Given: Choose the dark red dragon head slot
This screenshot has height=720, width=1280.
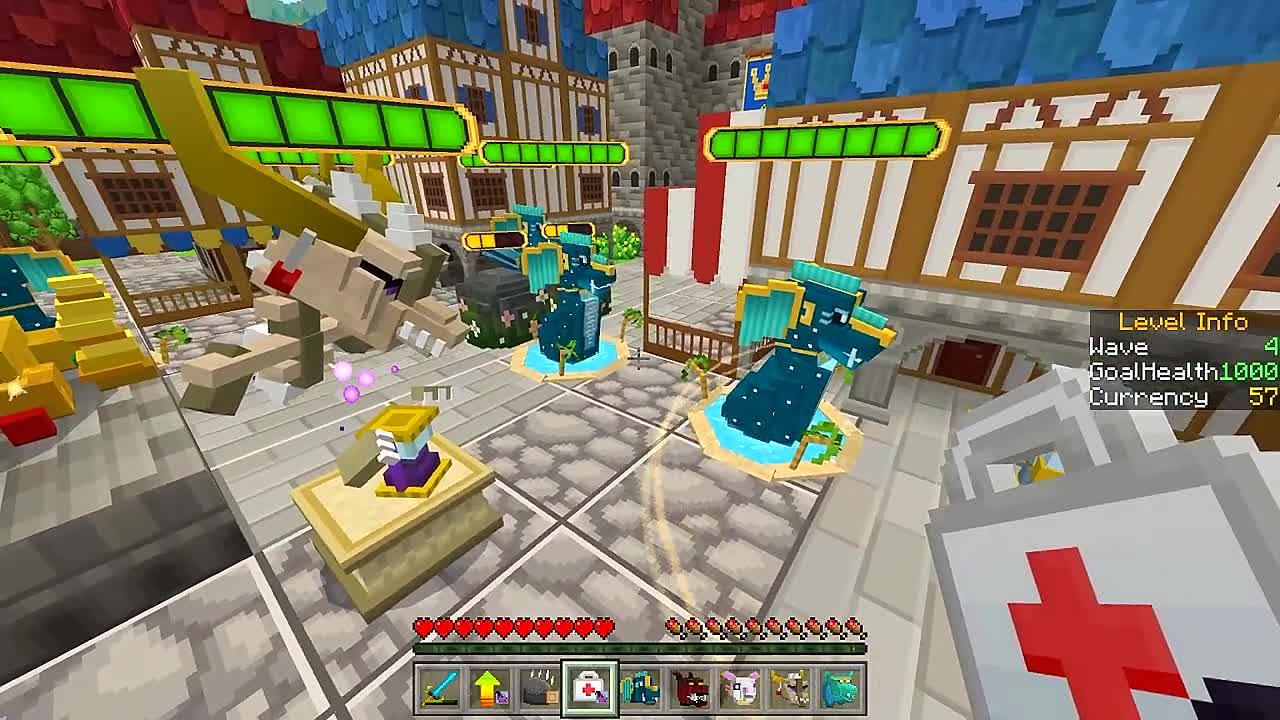Looking at the screenshot, I should [x=690, y=689].
